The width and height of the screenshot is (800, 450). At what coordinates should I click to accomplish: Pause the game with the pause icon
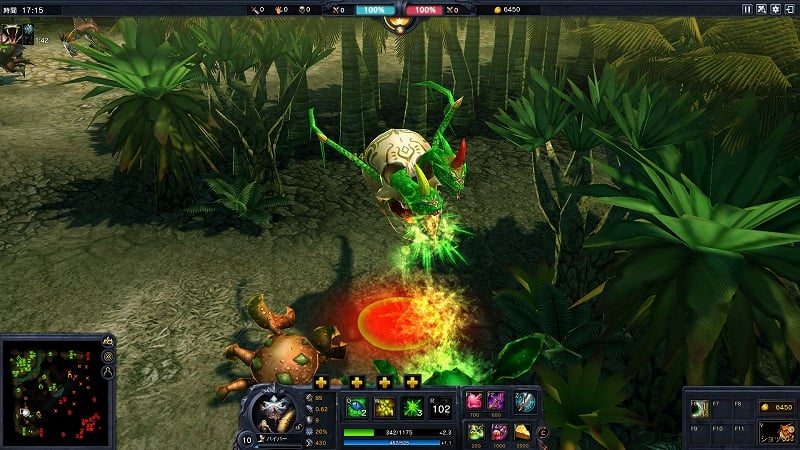(x=747, y=9)
